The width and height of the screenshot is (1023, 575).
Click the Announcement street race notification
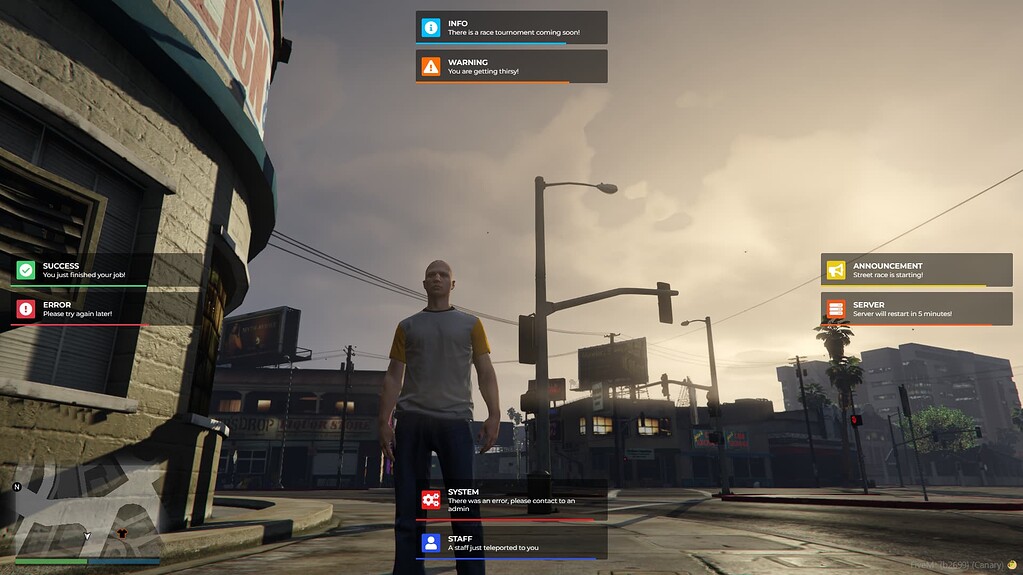[x=917, y=270]
